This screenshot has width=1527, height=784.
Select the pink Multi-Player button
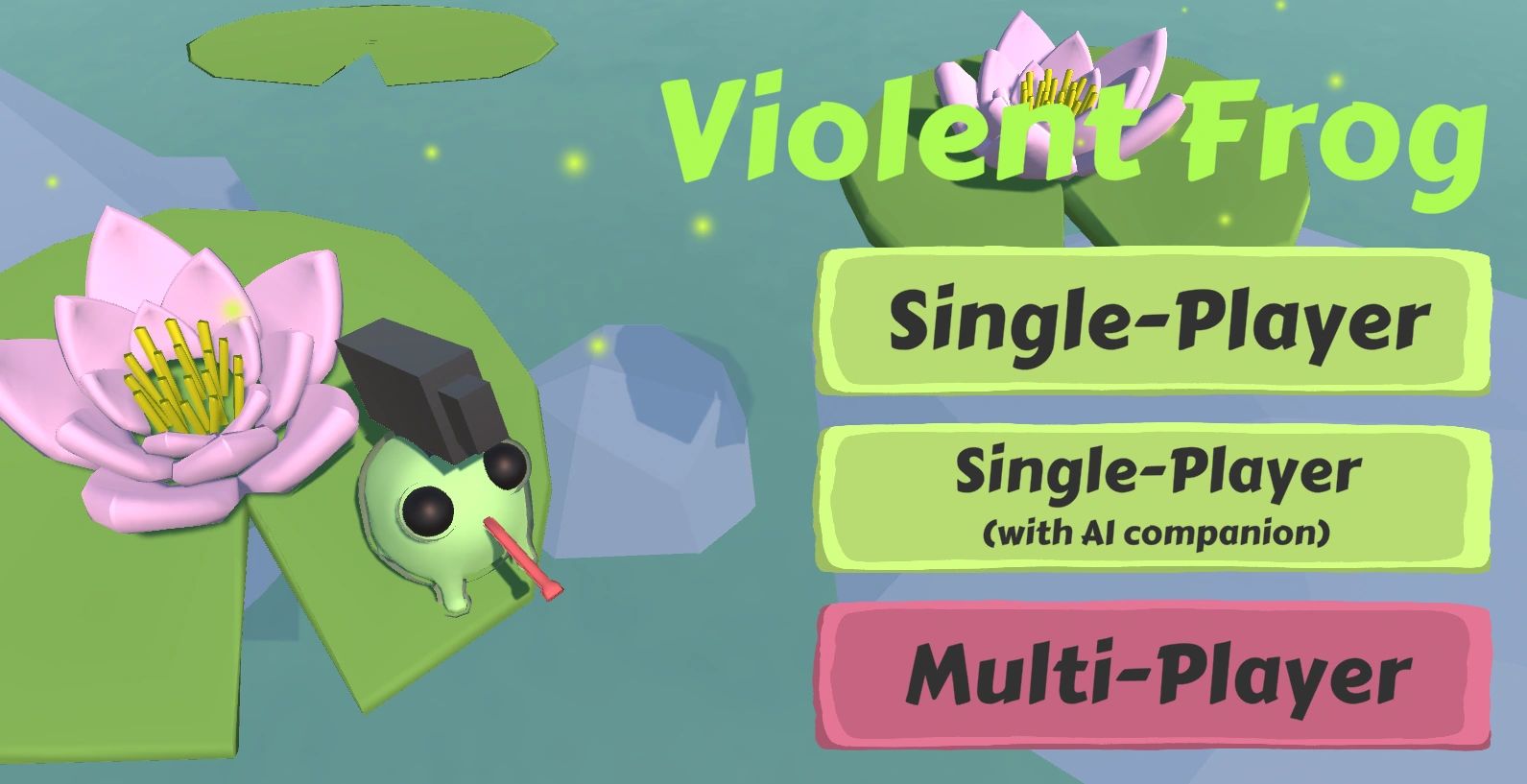click(x=1154, y=676)
